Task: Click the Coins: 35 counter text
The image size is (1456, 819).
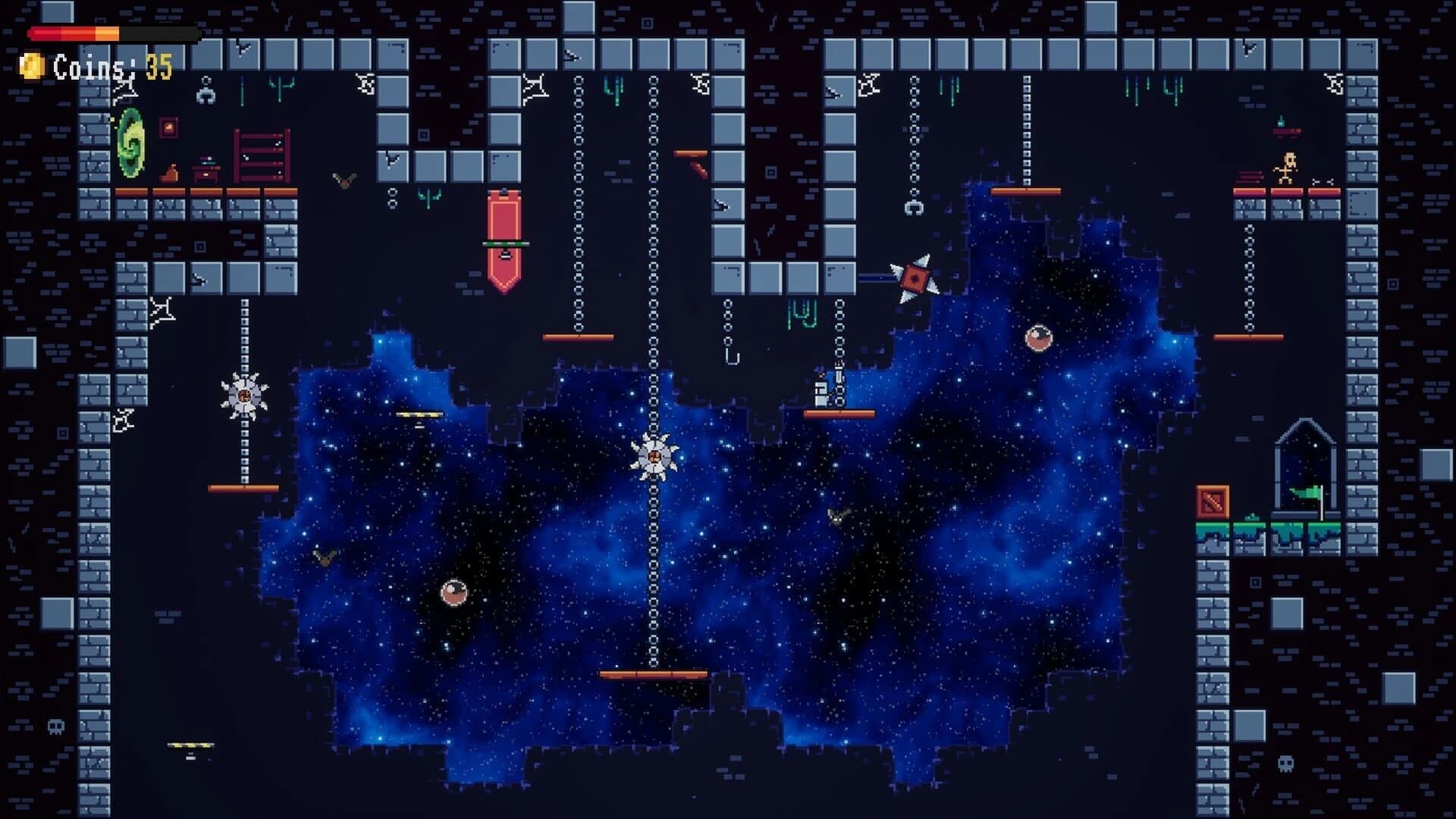Action: coord(95,68)
